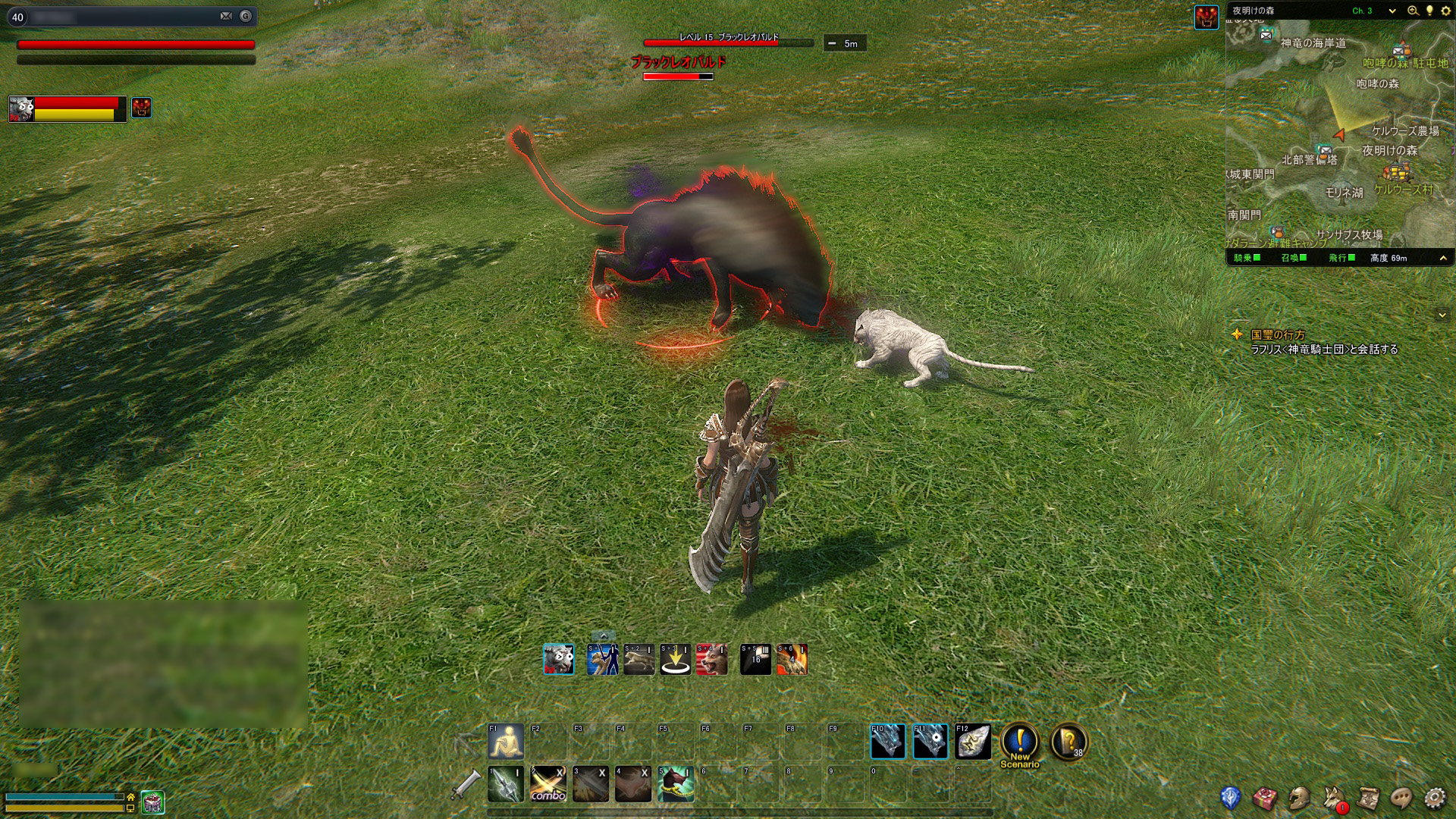Open the helmet character menu icon
This screenshot has height=819, width=1456.
[x=1299, y=798]
